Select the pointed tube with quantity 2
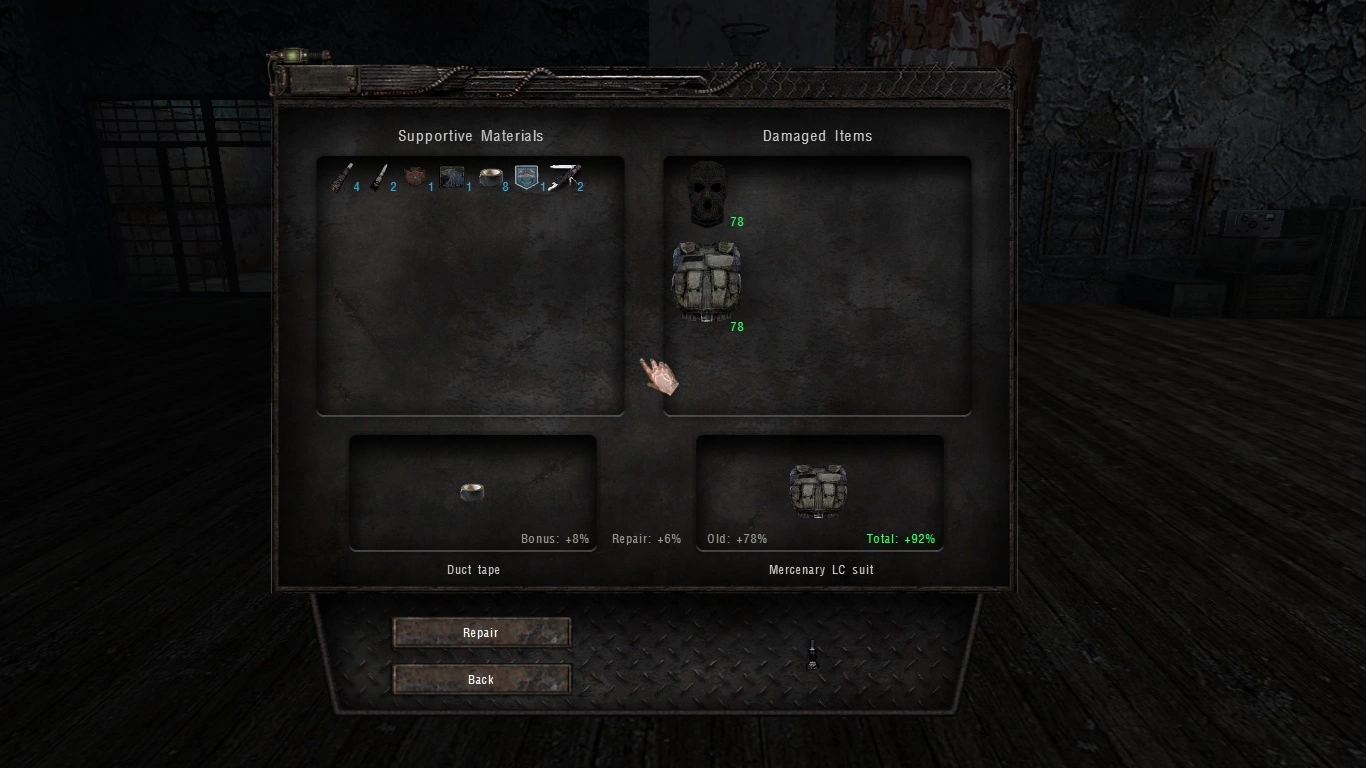This screenshot has width=1366, height=768. (379, 178)
